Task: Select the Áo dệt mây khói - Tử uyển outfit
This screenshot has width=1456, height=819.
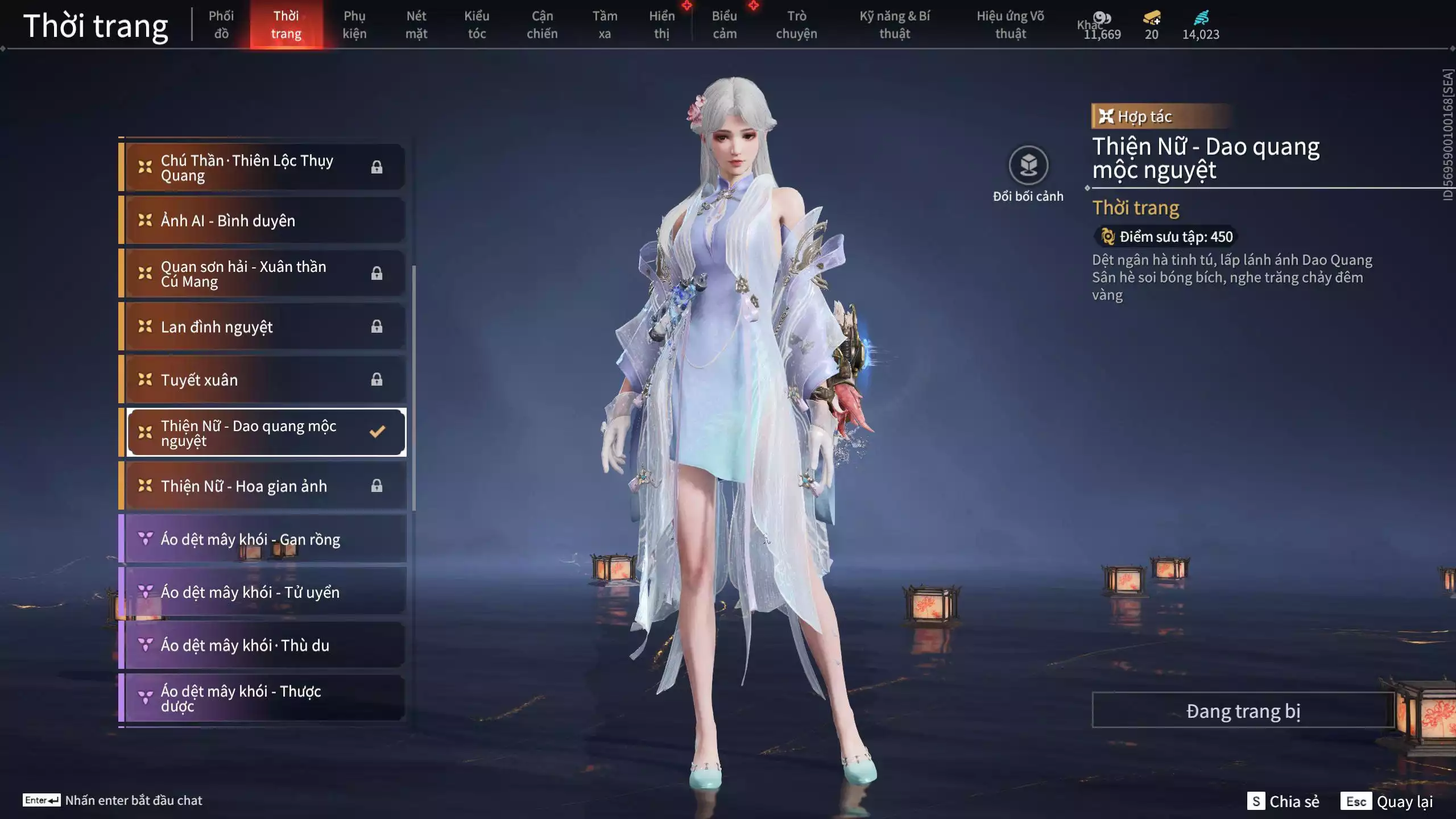Action: click(250, 592)
